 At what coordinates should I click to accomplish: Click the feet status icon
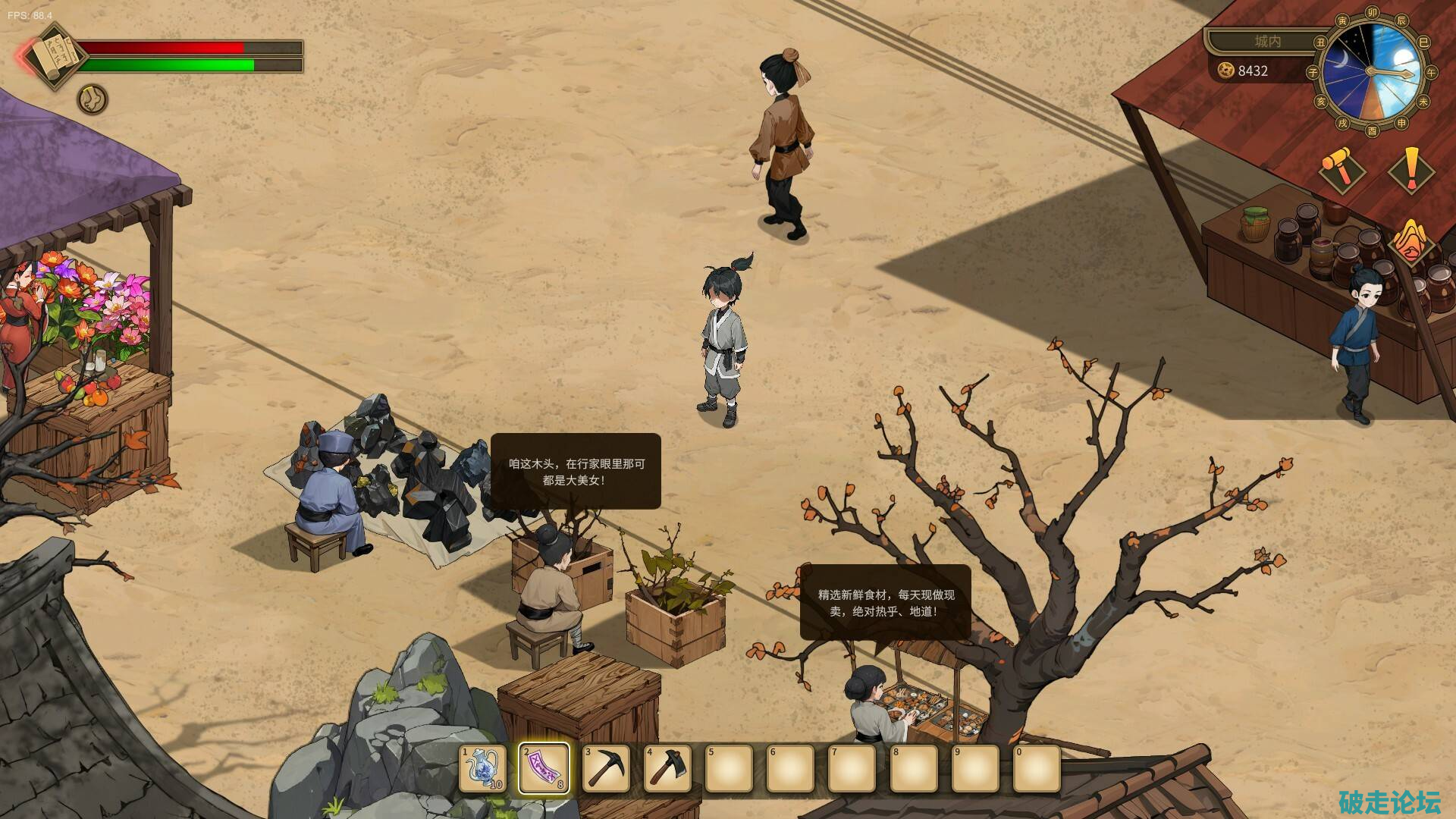tap(93, 99)
